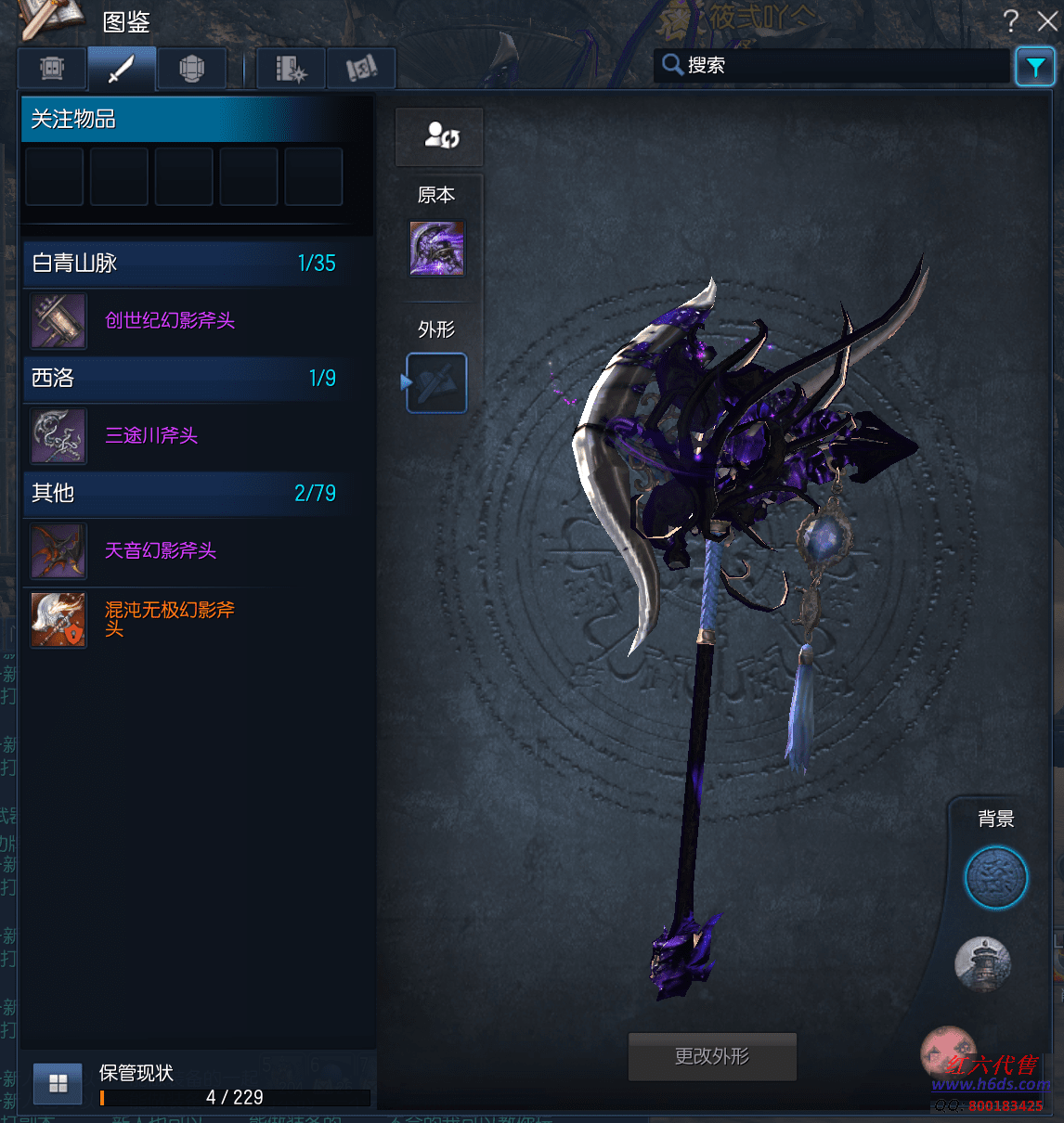Image resolution: width=1064 pixels, height=1123 pixels.
Task: Select the 三途川斧头 entry
Action: [x=151, y=435]
